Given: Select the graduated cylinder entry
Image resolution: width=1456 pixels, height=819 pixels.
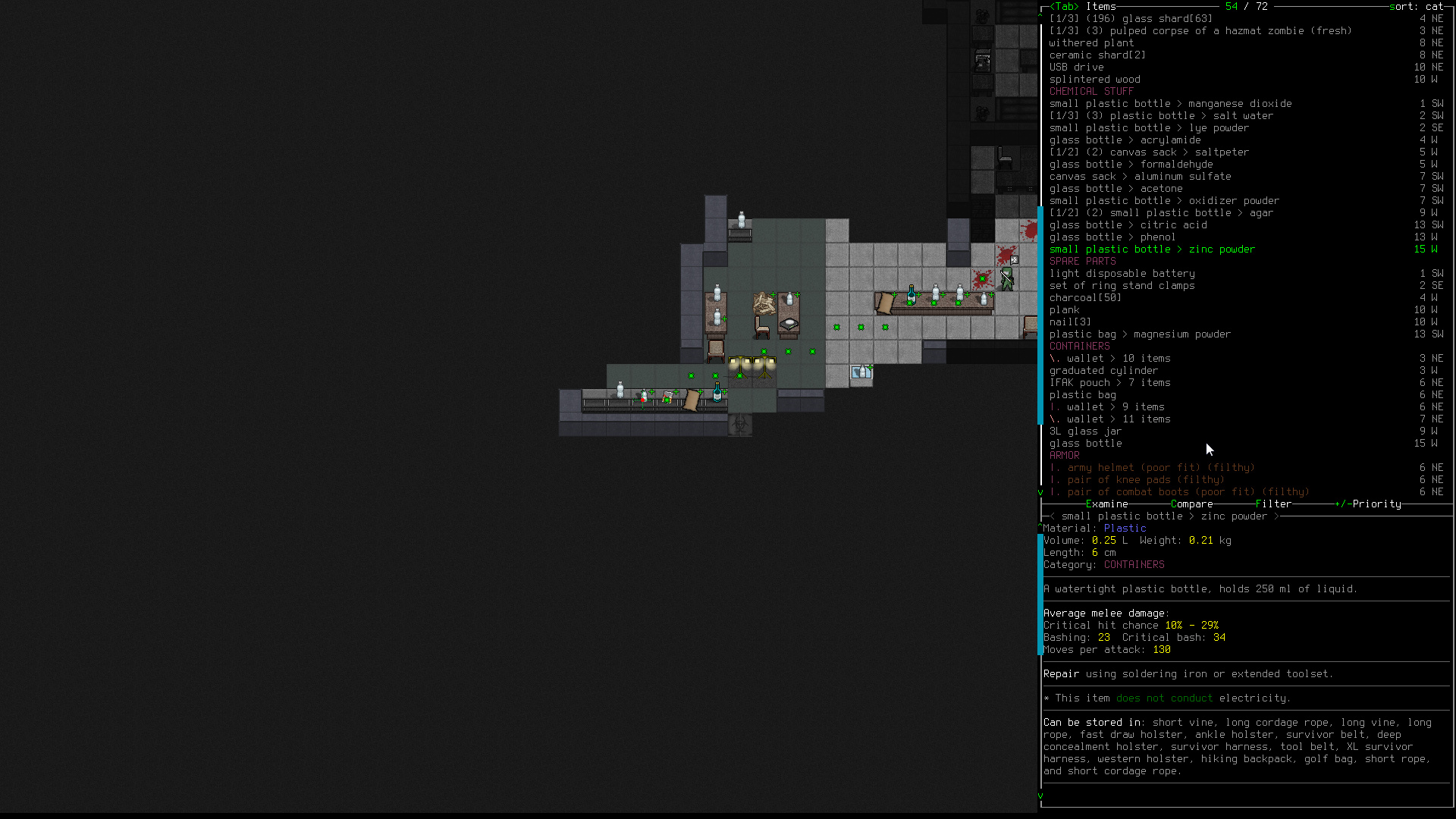Looking at the screenshot, I should (1103, 371).
